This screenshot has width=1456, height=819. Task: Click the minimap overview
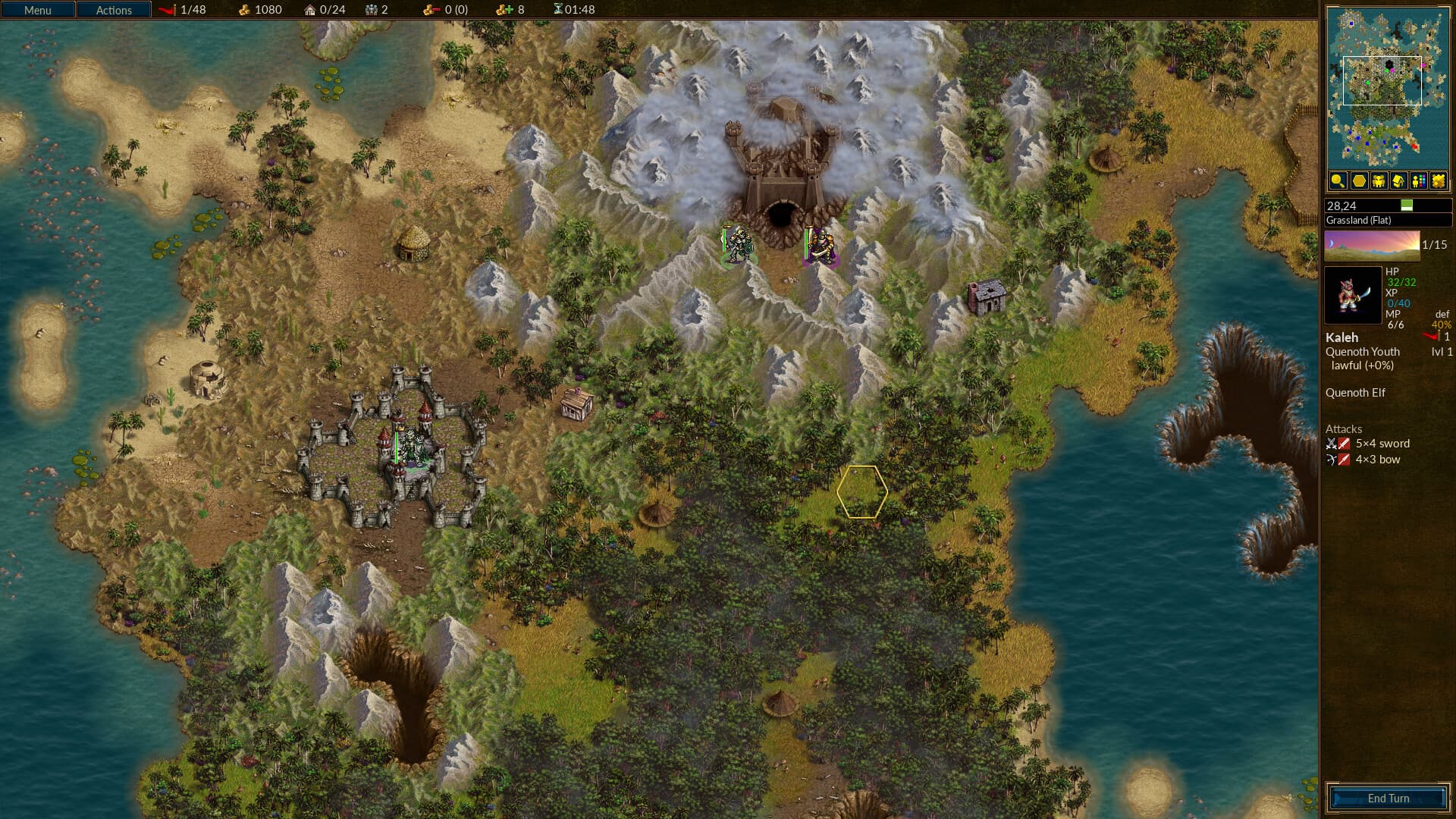pyautogui.click(x=1386, y=87)
